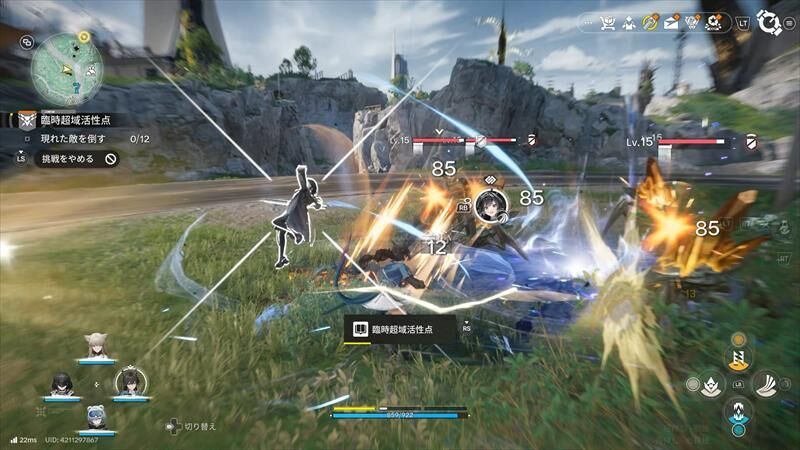This screenshot has height=450, width=800.
Task: Open the large ring-shaped main menu icon
Action: [x=769, y=22]
